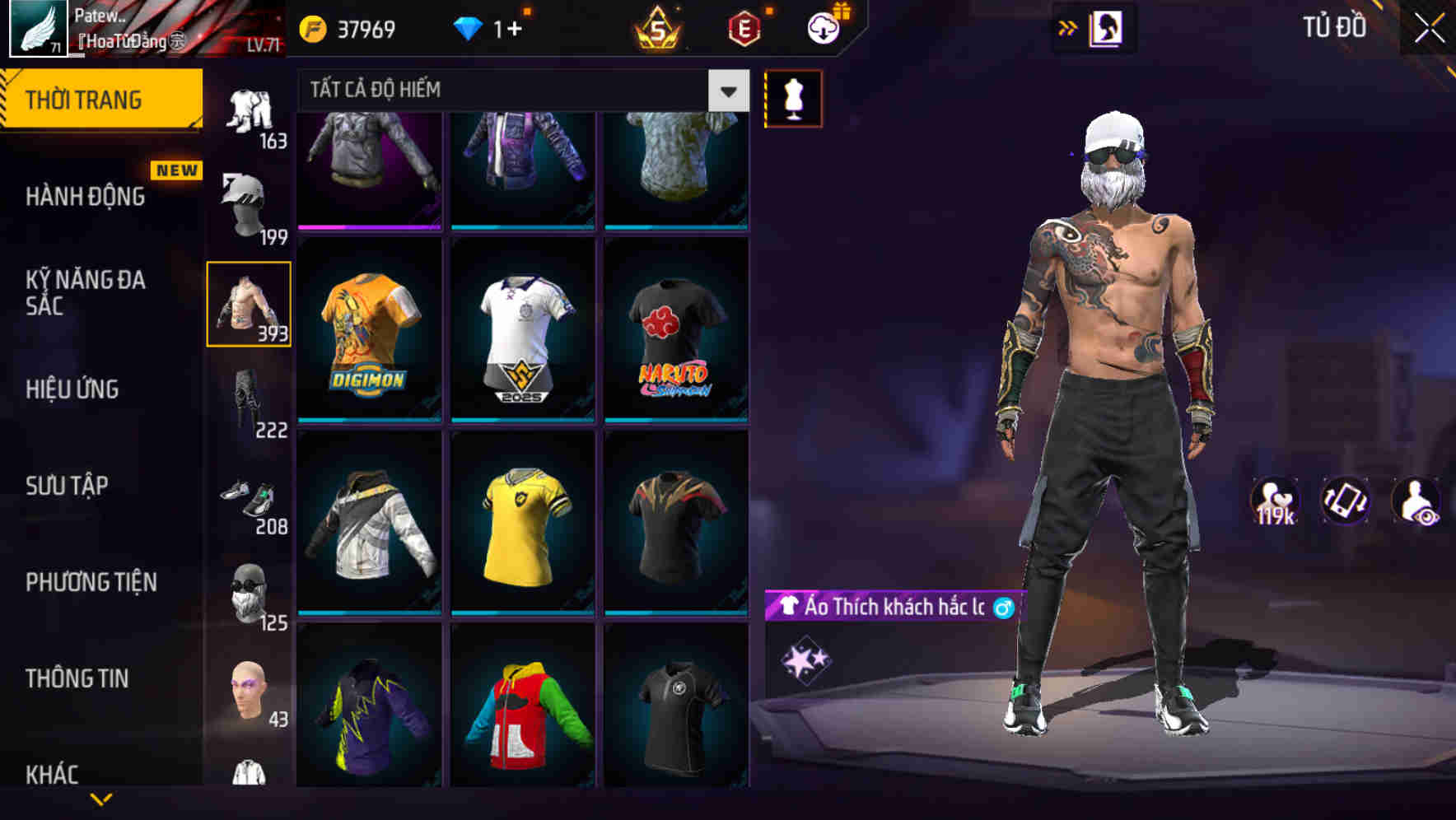The width and height of the screenshot is (1456, 820).
Task: Switch to the HÀNH ĐỘNG tab
Action: click(86, 197)
